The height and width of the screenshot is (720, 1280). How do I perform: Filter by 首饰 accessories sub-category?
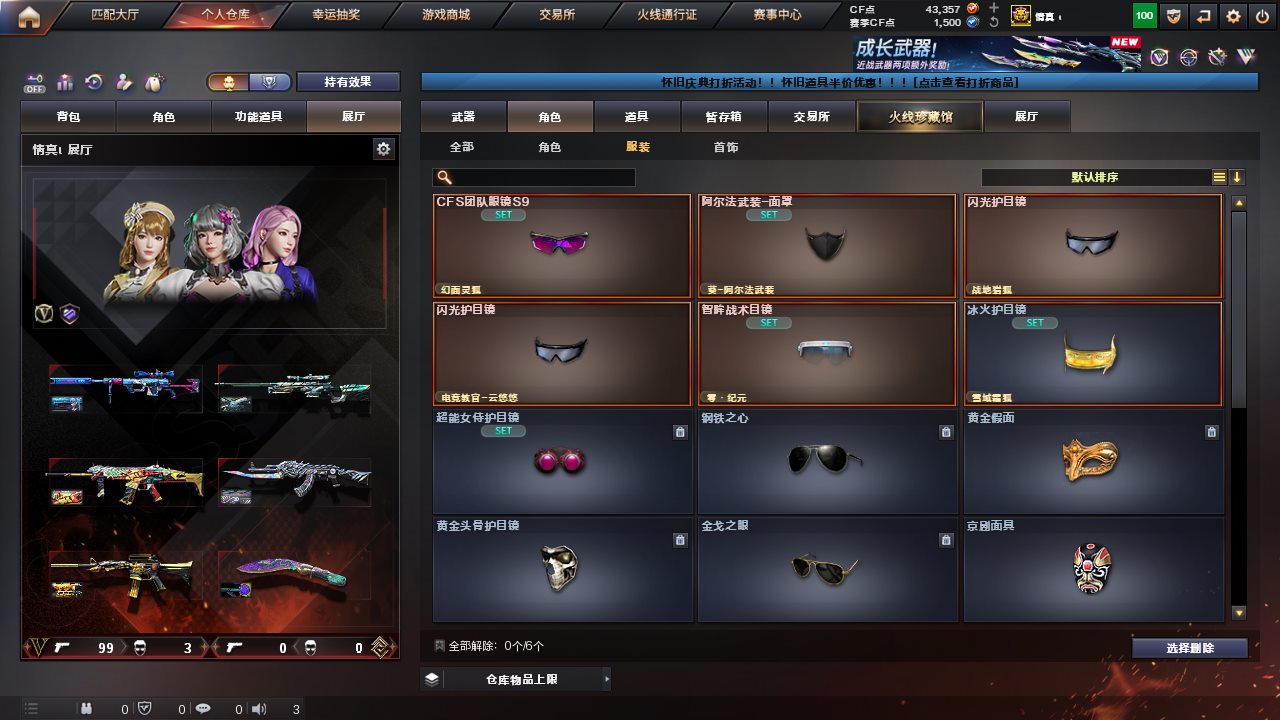[x=726, y=147]
